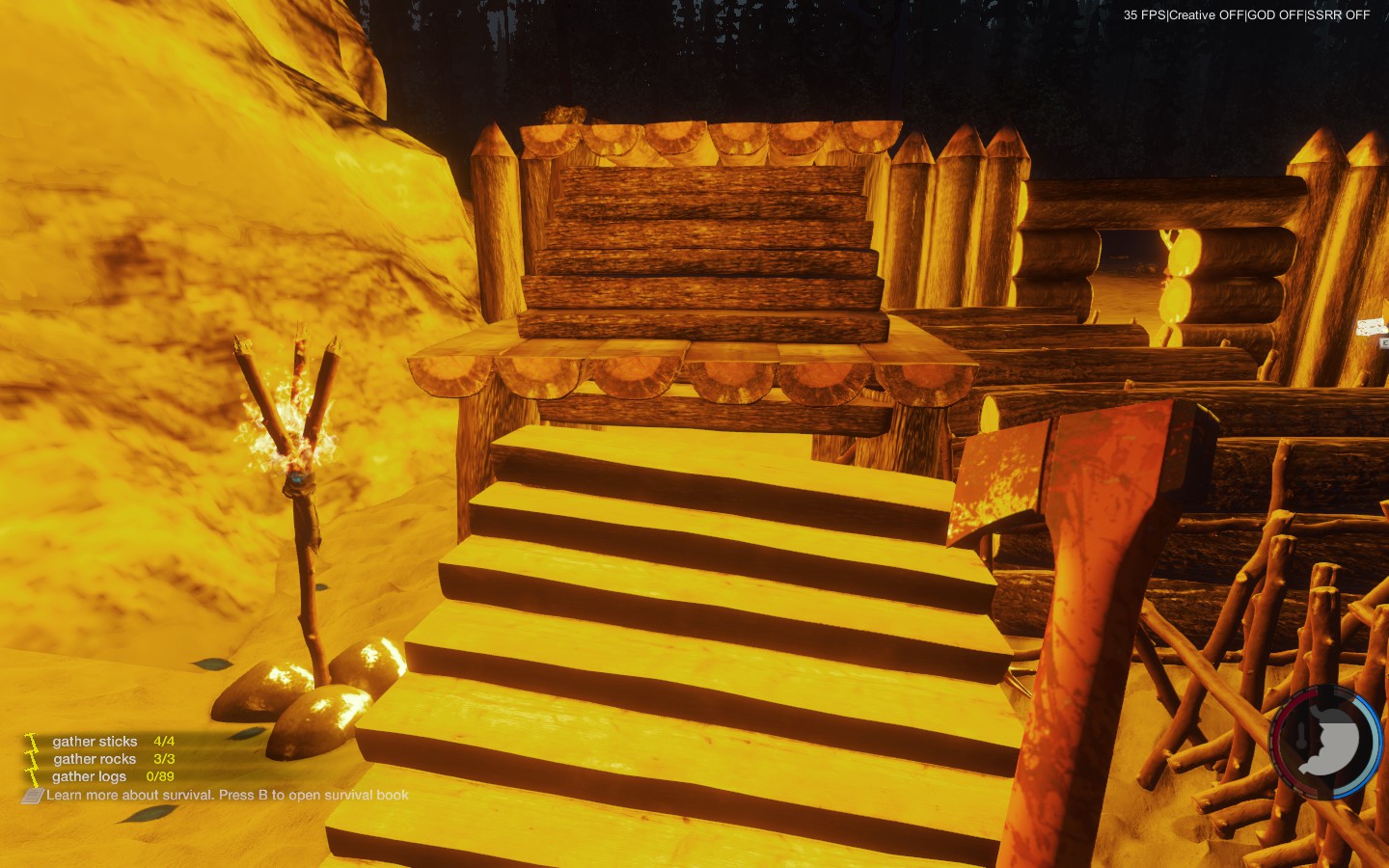
Task: Select the gather rocks objective
Action: (x=95, y=759)
